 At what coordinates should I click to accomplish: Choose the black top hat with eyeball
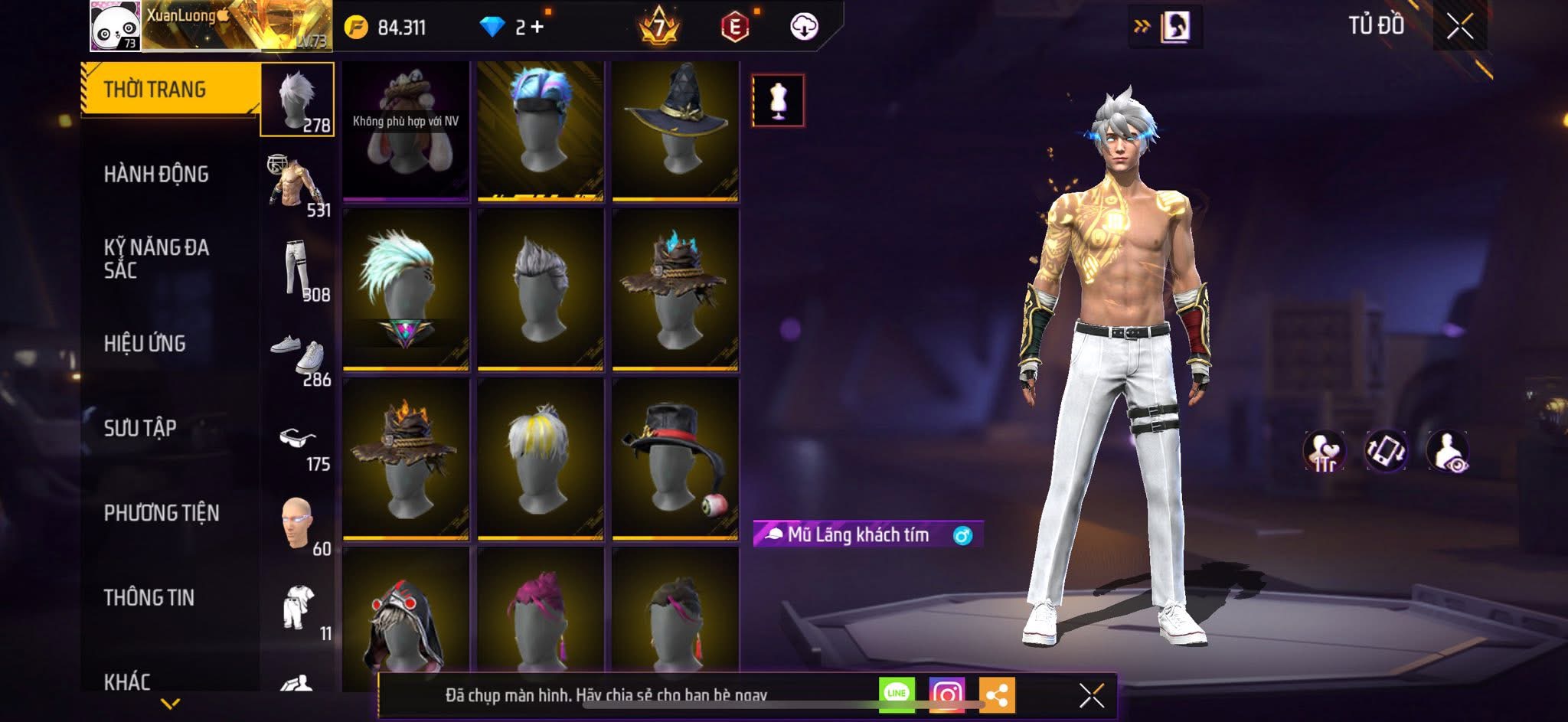point(675,458)
